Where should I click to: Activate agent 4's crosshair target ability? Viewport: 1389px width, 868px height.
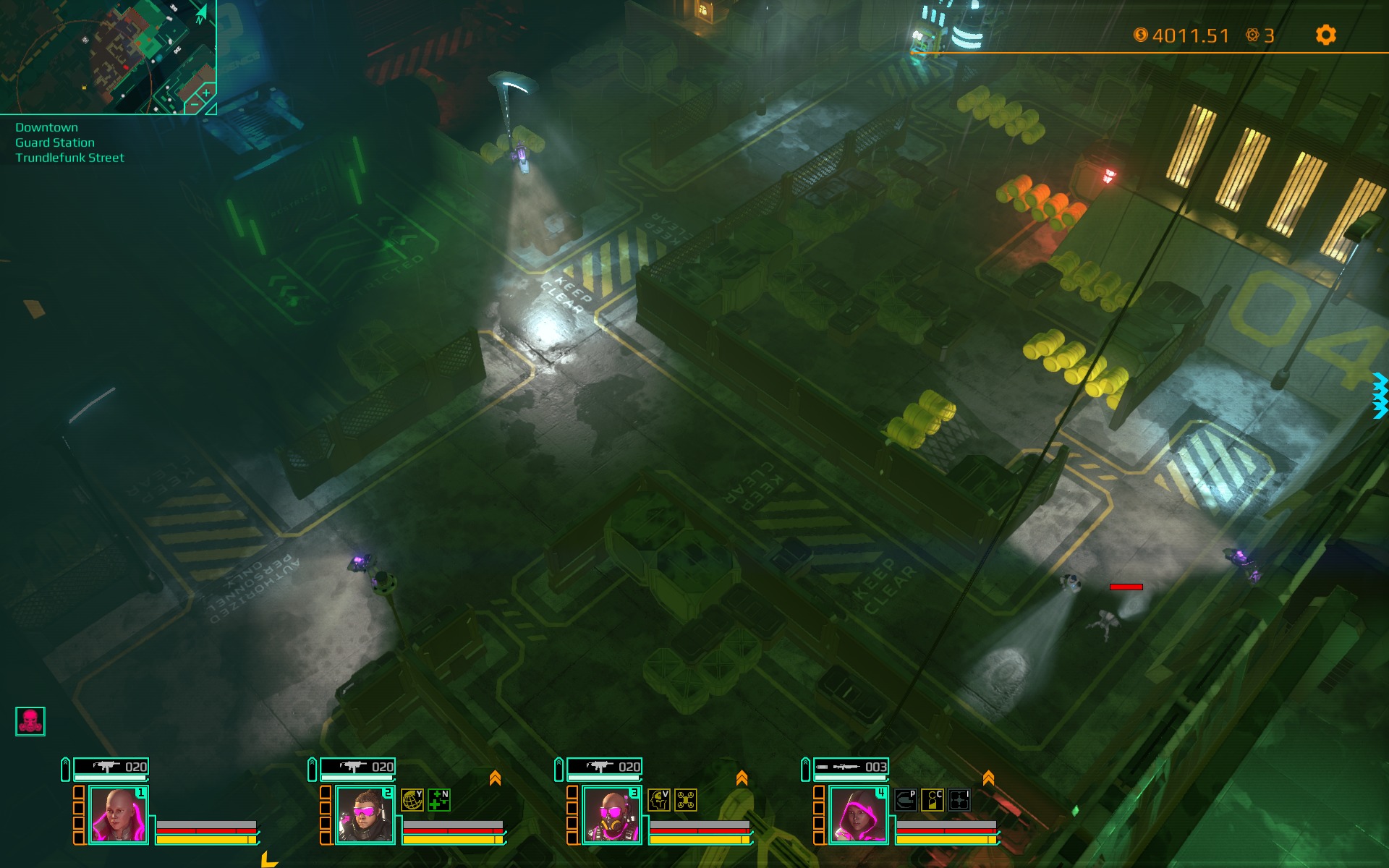point(959,800)
